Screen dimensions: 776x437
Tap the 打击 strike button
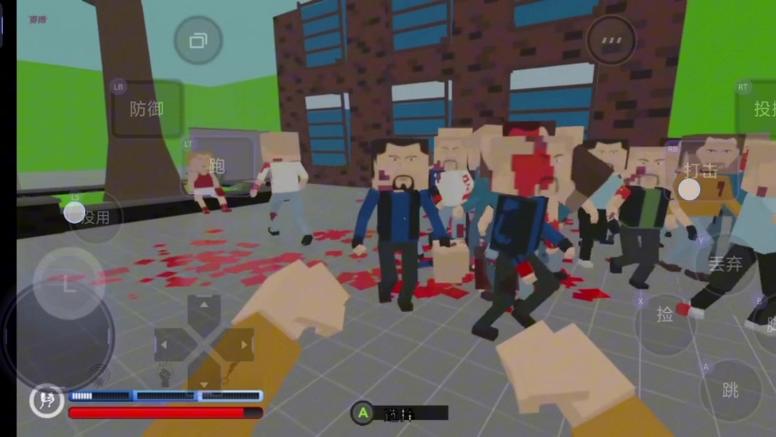coord(700,172)
